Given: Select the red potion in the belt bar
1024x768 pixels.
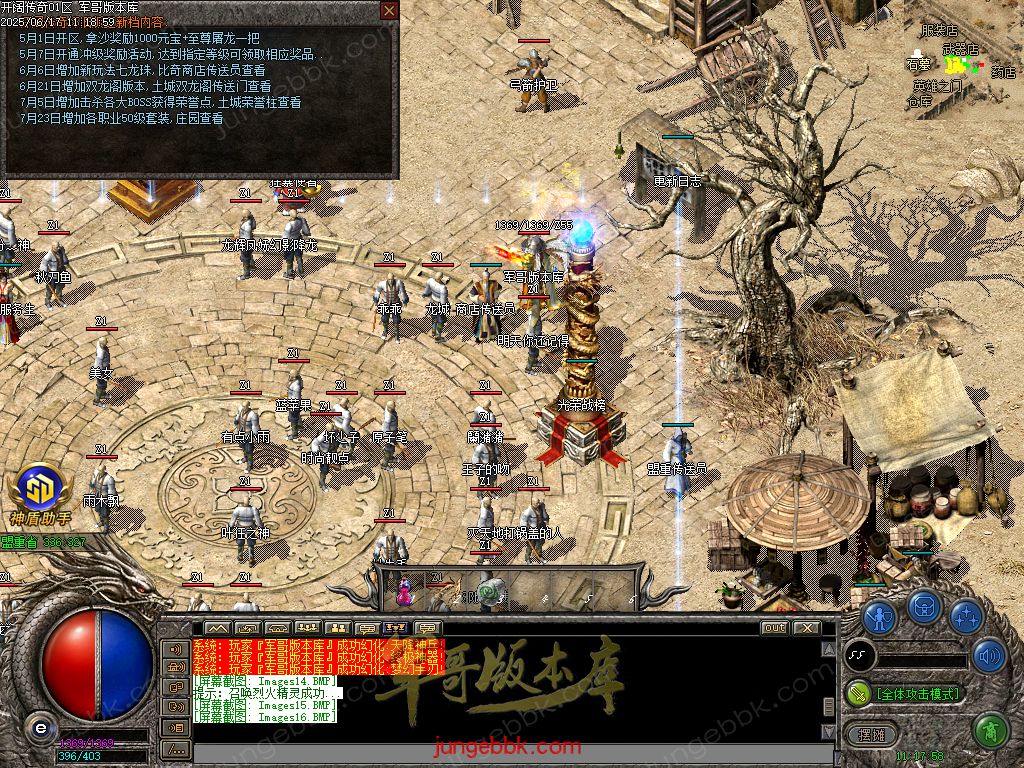Looking at the screenshot, I should click(x=405, y=591).
